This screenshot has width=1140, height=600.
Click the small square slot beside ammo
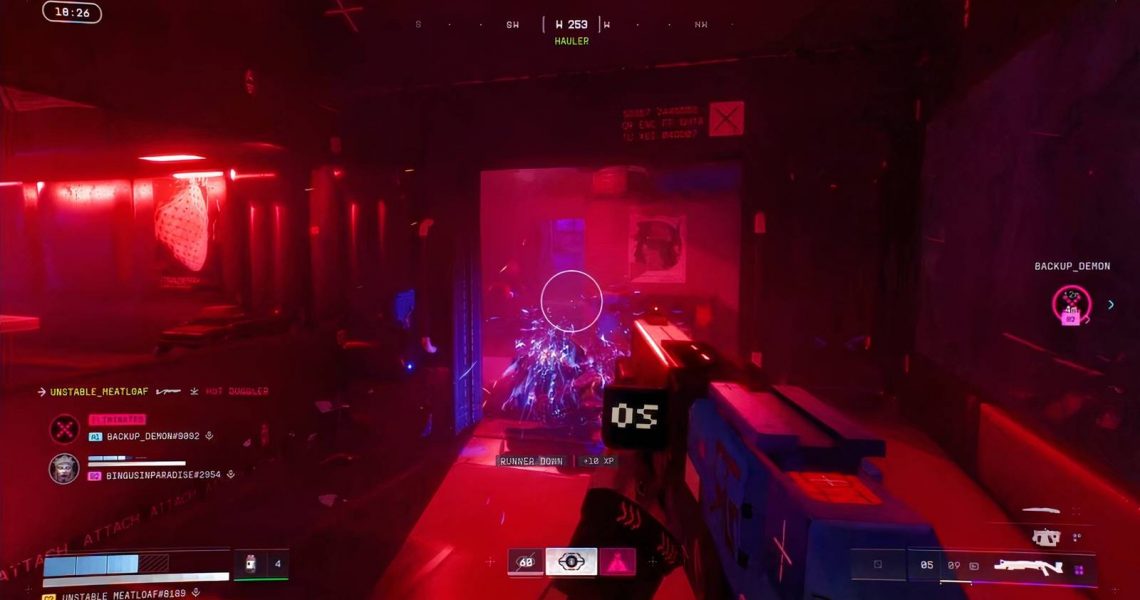(x=878, y=565)
